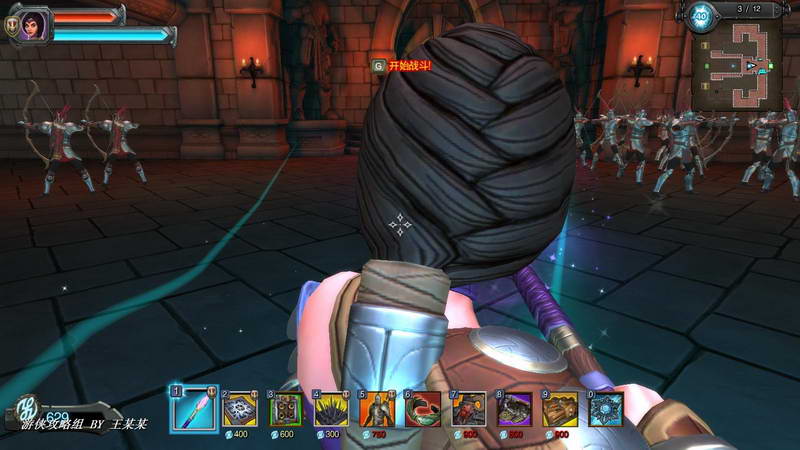Choose the frost floor trap costing 400
Image resolution: width=800 pixels, height=450 pixels.
pos(240,409)
